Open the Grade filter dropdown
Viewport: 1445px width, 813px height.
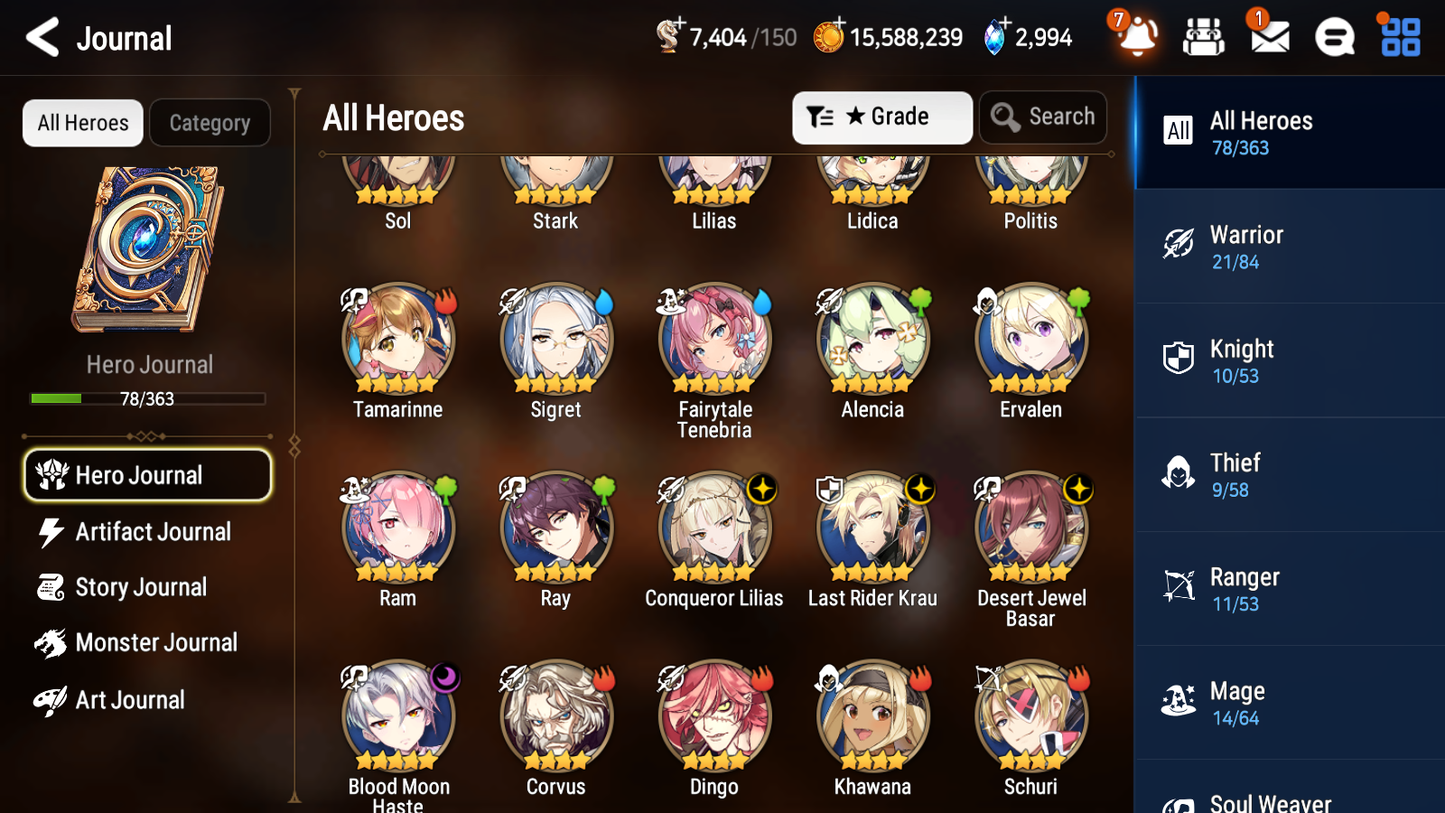point(882,117)
